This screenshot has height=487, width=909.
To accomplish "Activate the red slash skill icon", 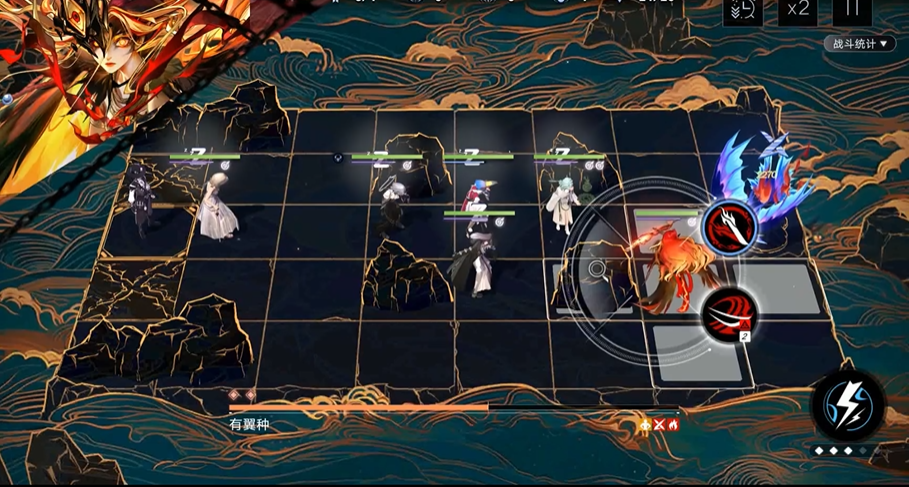I will [x=728, y=313].
